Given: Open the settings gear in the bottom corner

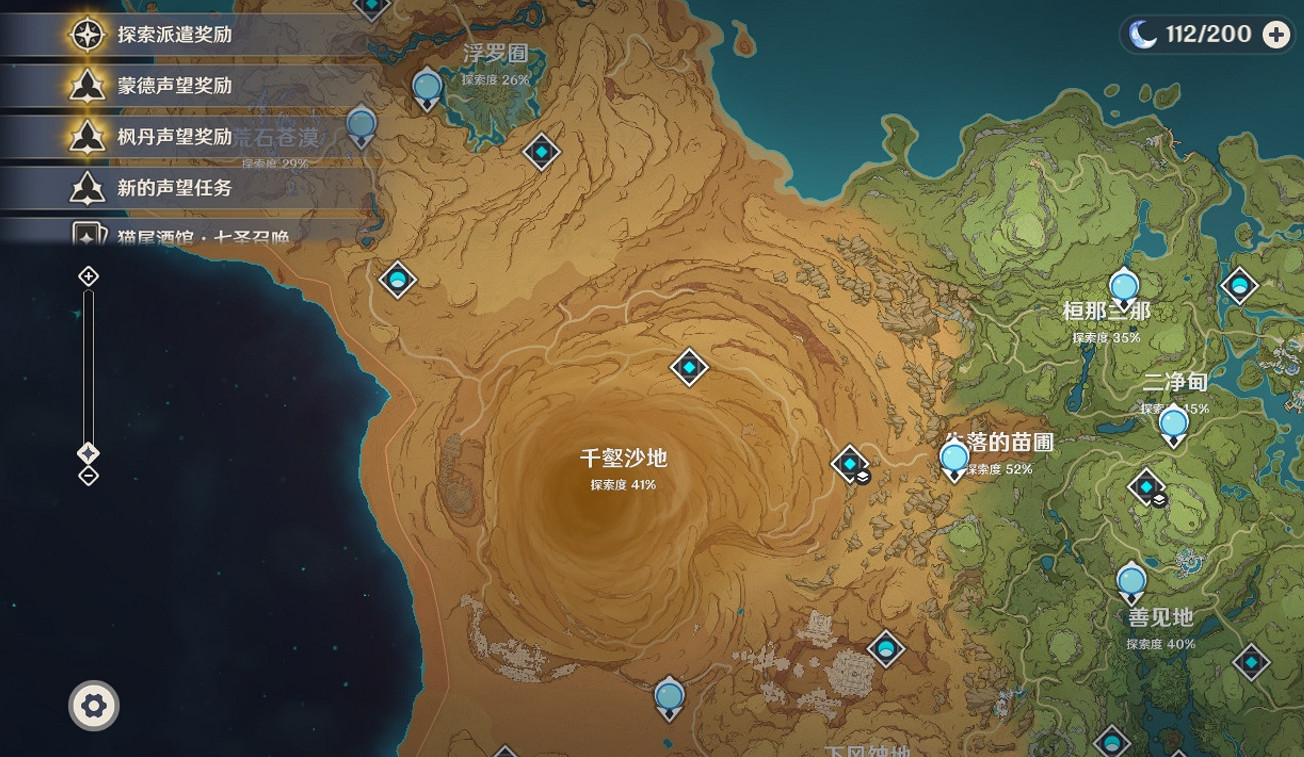Looking at the screenshot, I should coord(94,705).
